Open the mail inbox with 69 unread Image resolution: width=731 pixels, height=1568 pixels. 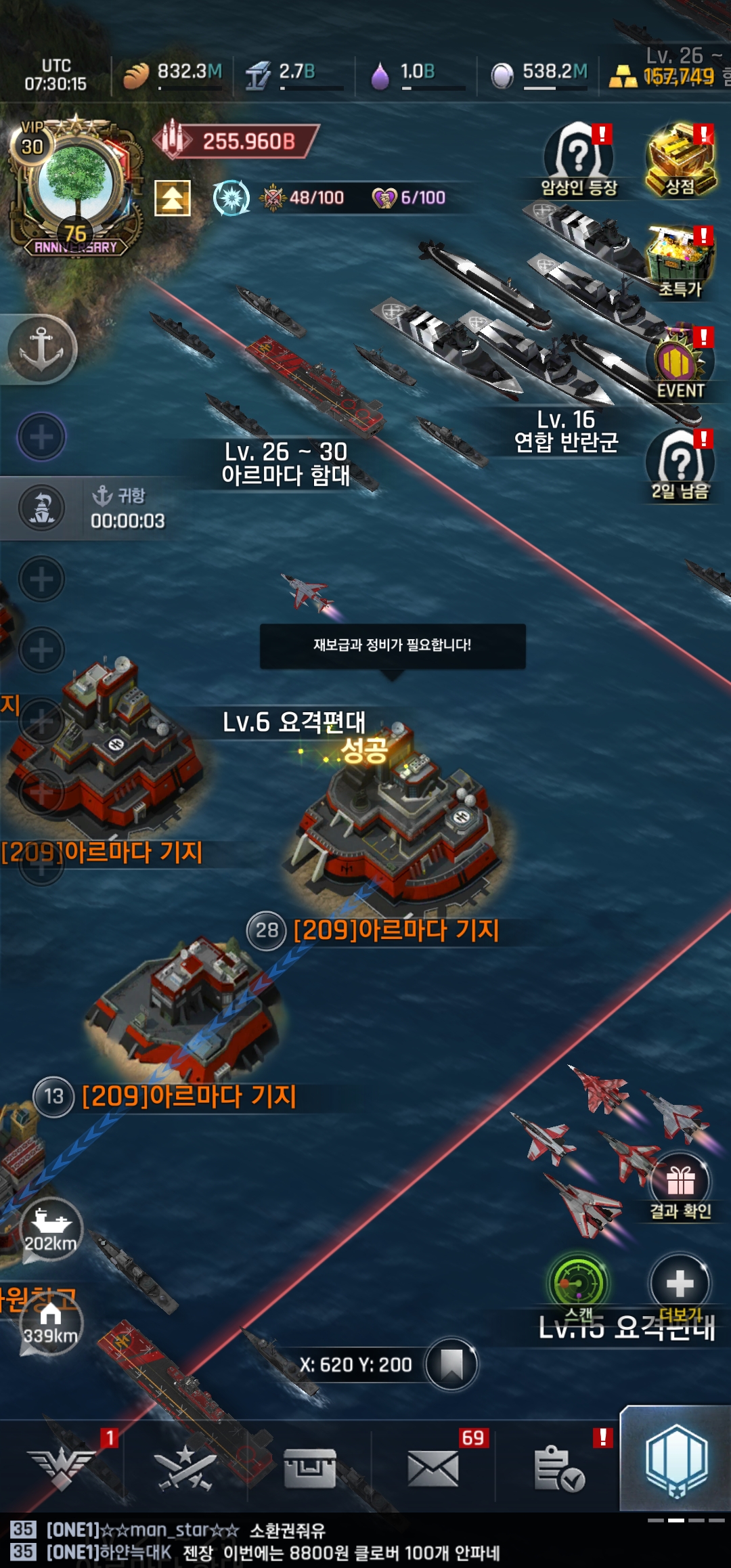coord(433,1469)
